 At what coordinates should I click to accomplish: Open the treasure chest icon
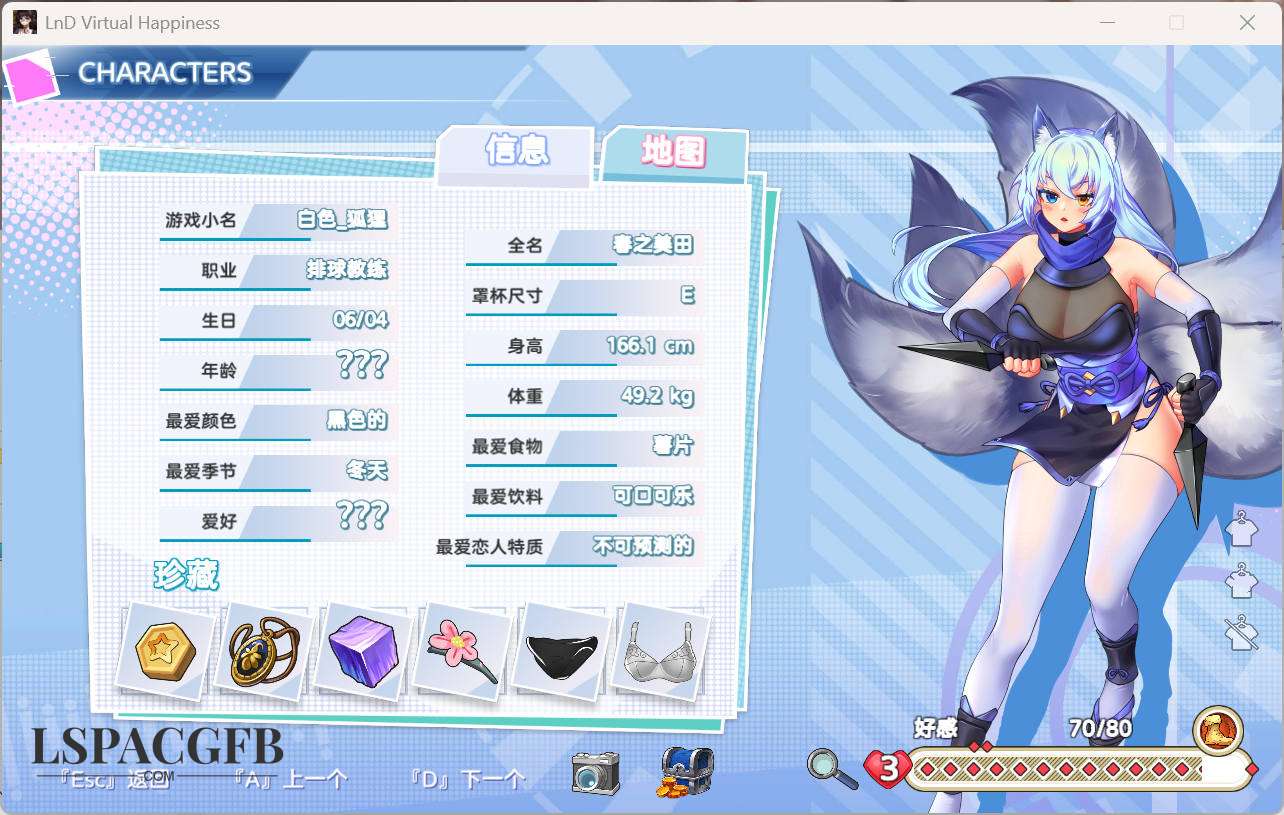(686, 772)
